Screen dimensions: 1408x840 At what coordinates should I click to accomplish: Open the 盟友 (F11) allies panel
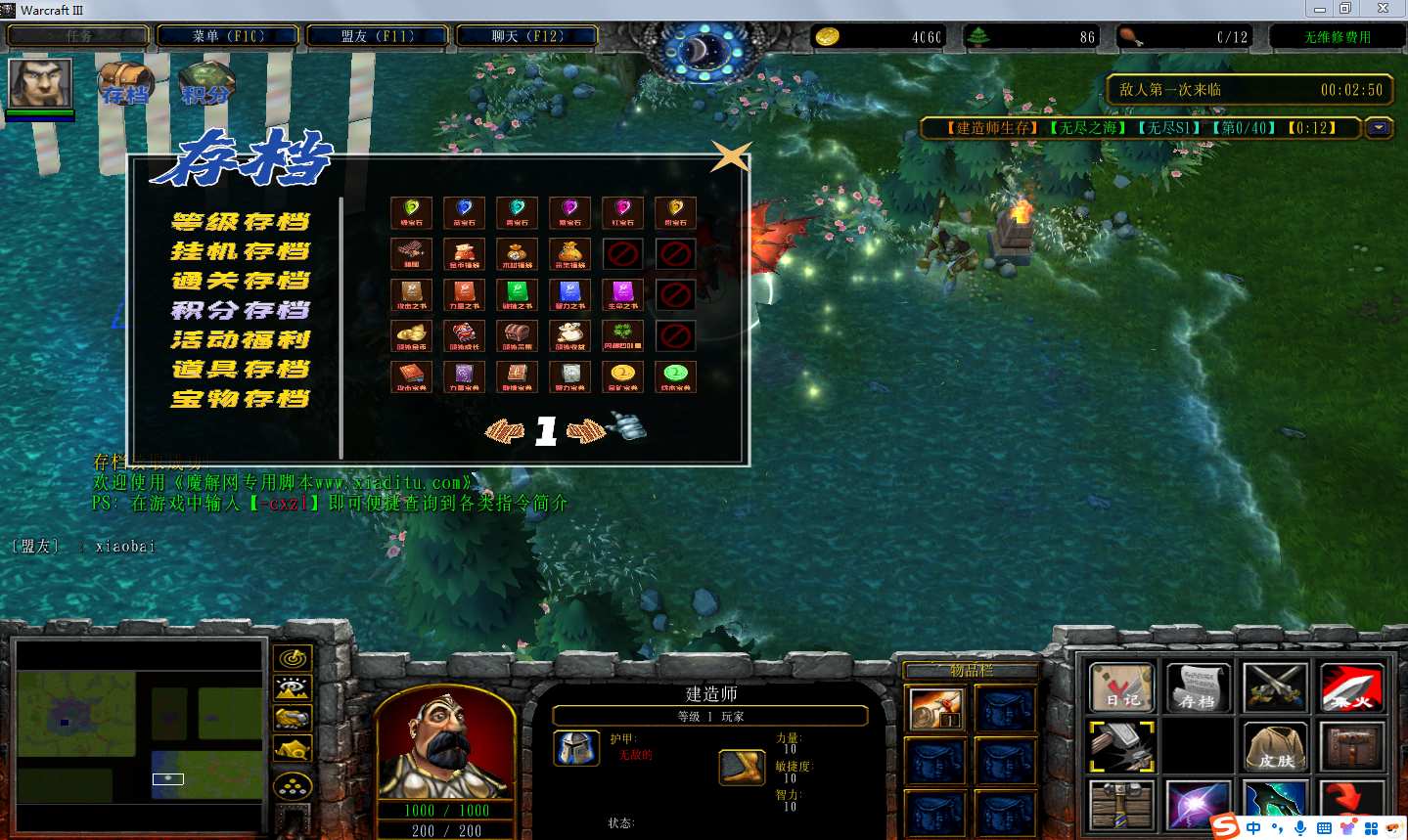pyautogui.click(x=378, y=36)
